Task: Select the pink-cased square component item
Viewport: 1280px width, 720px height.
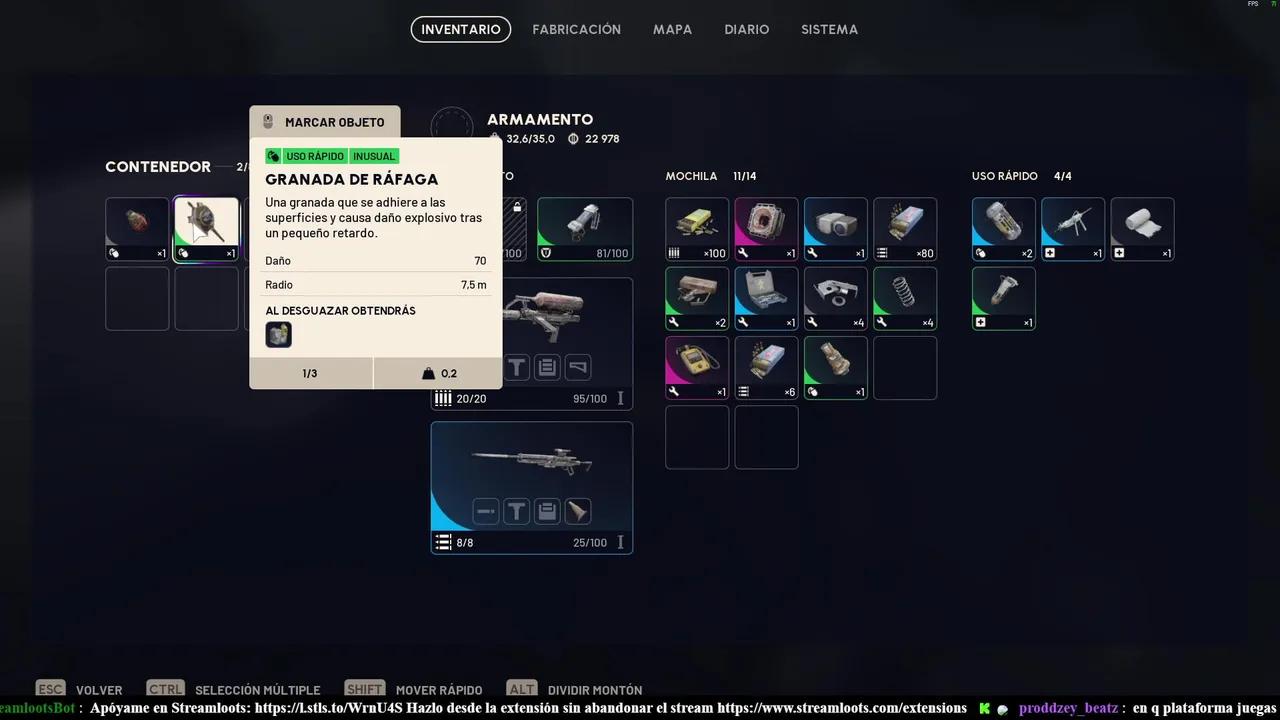Action: click(x=767, y=229)
